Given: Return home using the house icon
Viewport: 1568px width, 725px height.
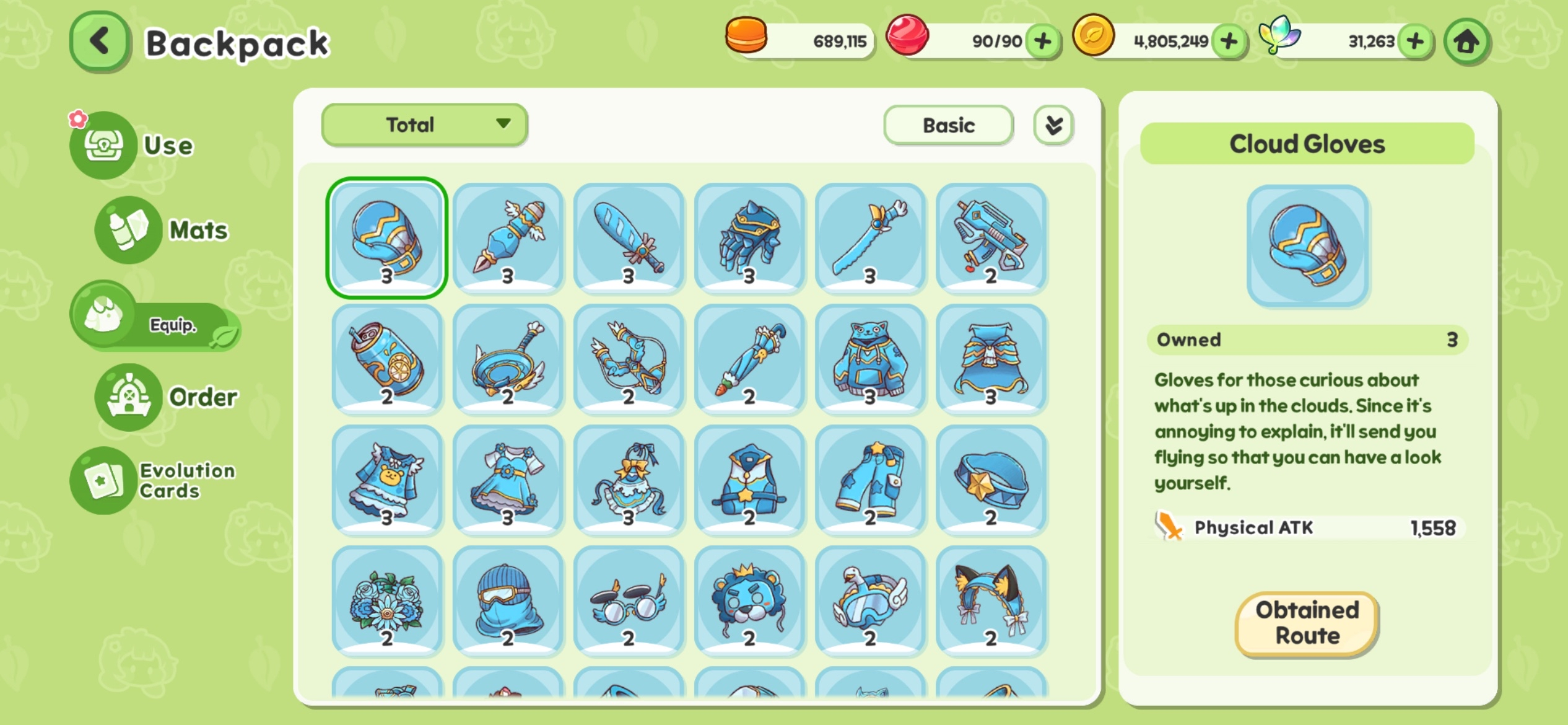Looking at the screenshot, I should pos(1466,42).
